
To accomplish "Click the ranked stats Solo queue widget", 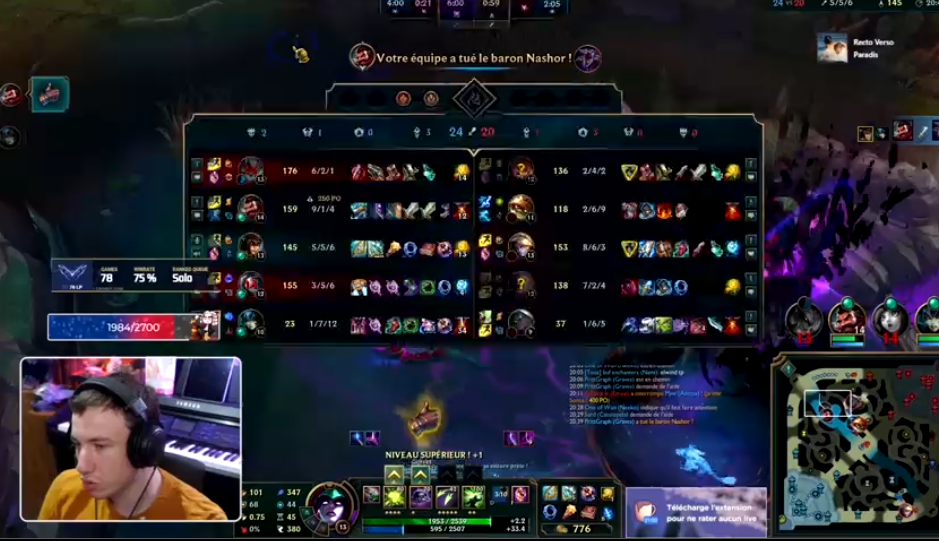I will point(135,276).
